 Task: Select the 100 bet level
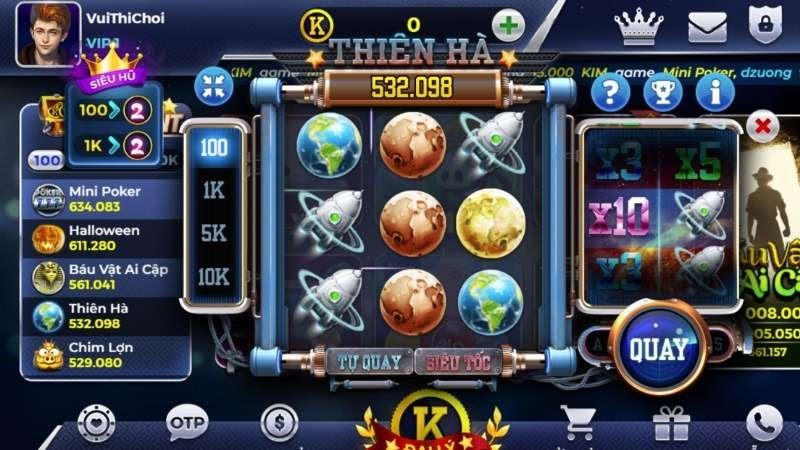click(213, 148)
